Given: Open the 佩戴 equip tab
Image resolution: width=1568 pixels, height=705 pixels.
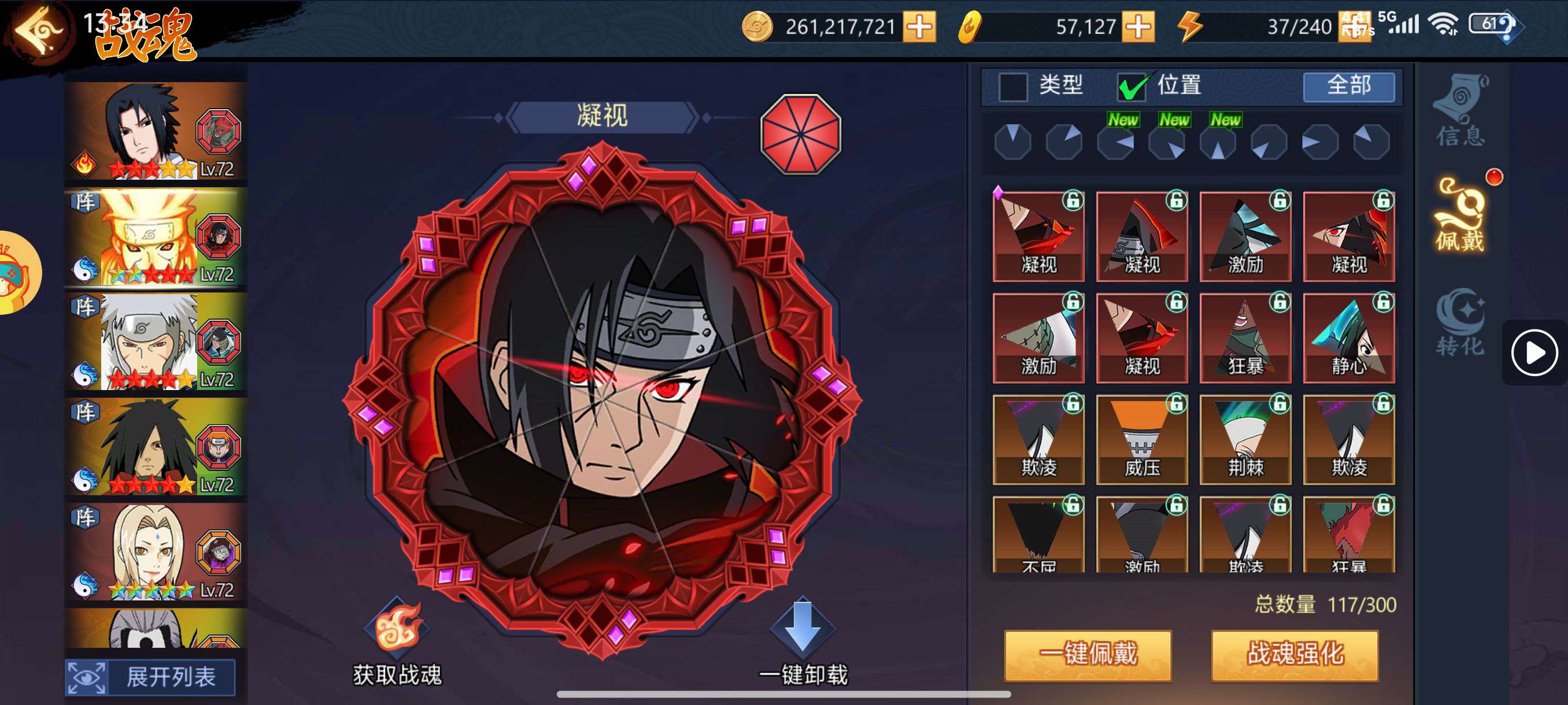Looking at the screenshot, I should coord(1460,217).
